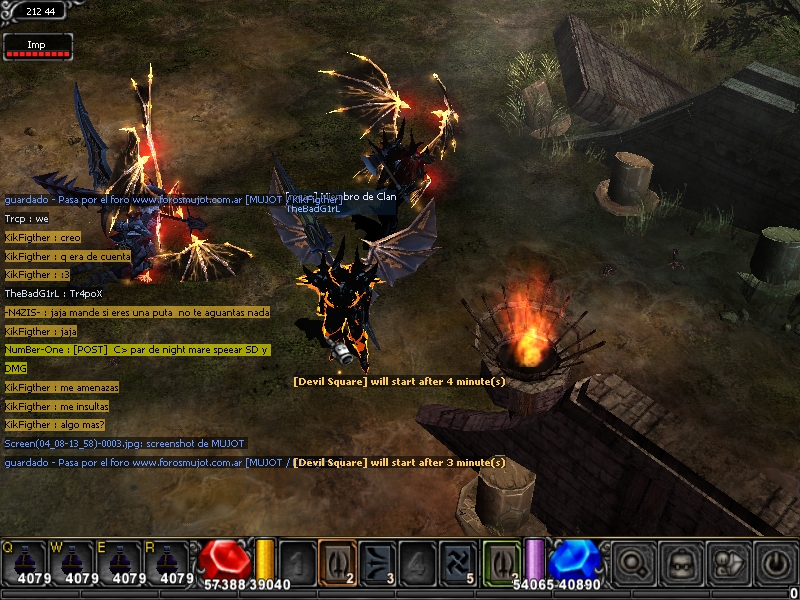800x600 pixels.
Task: Click the magnifying glass menu button
Action: pyautogui.click(x=632, y=562)
